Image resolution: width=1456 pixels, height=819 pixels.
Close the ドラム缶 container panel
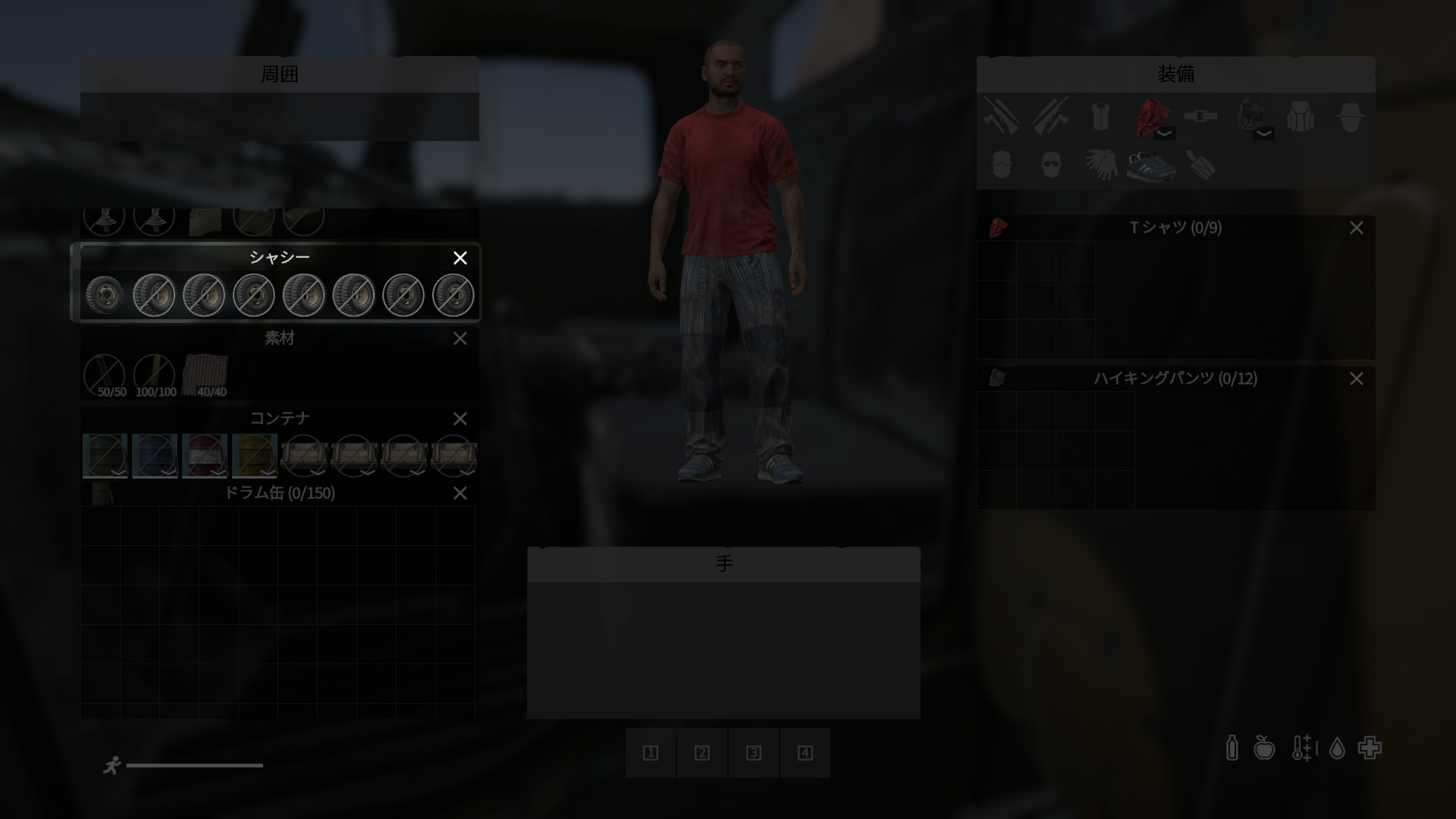pyautogui.click(x=460, y=494)
